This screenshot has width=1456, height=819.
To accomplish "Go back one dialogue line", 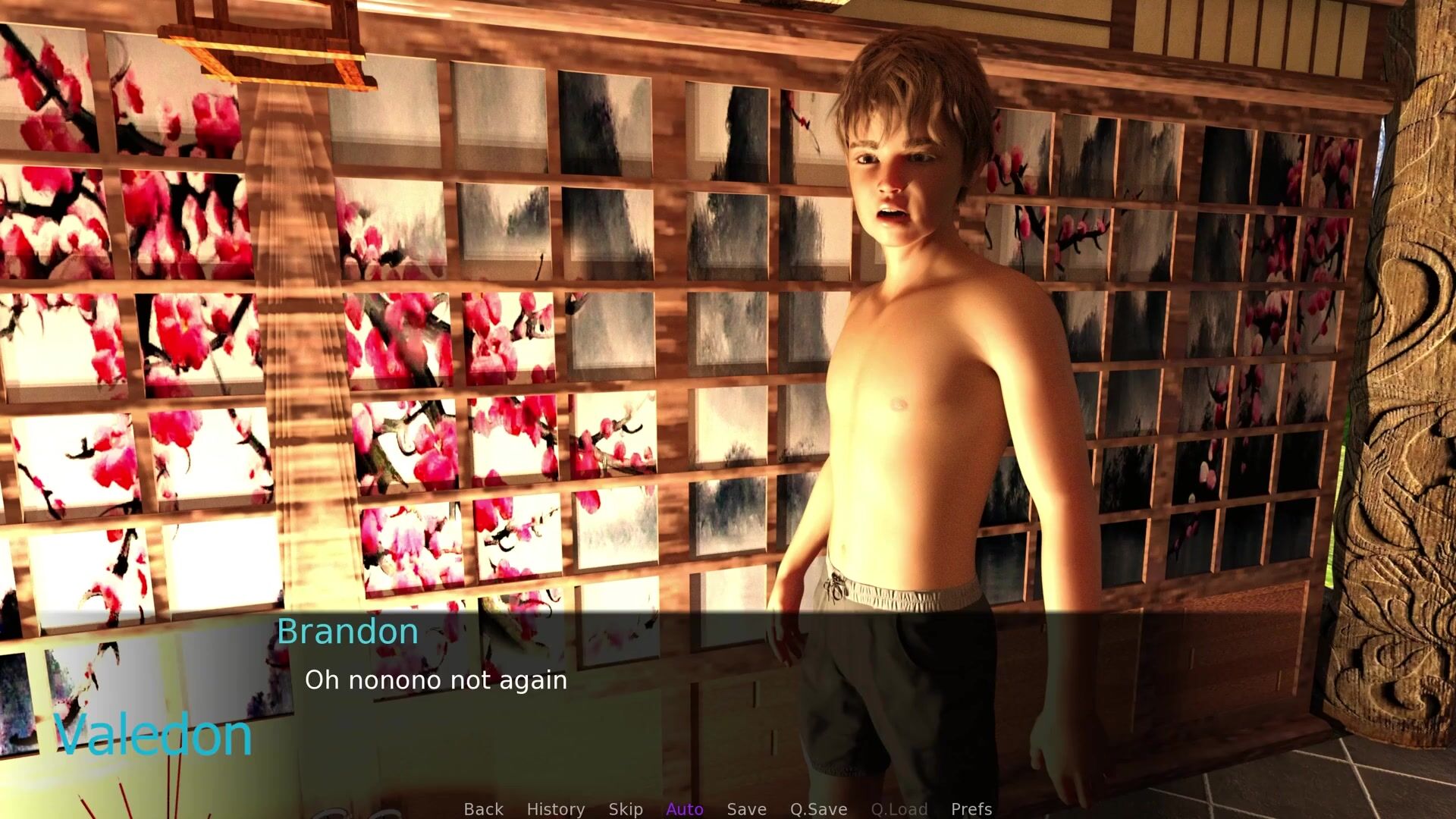I will click(x=483, y=809).
